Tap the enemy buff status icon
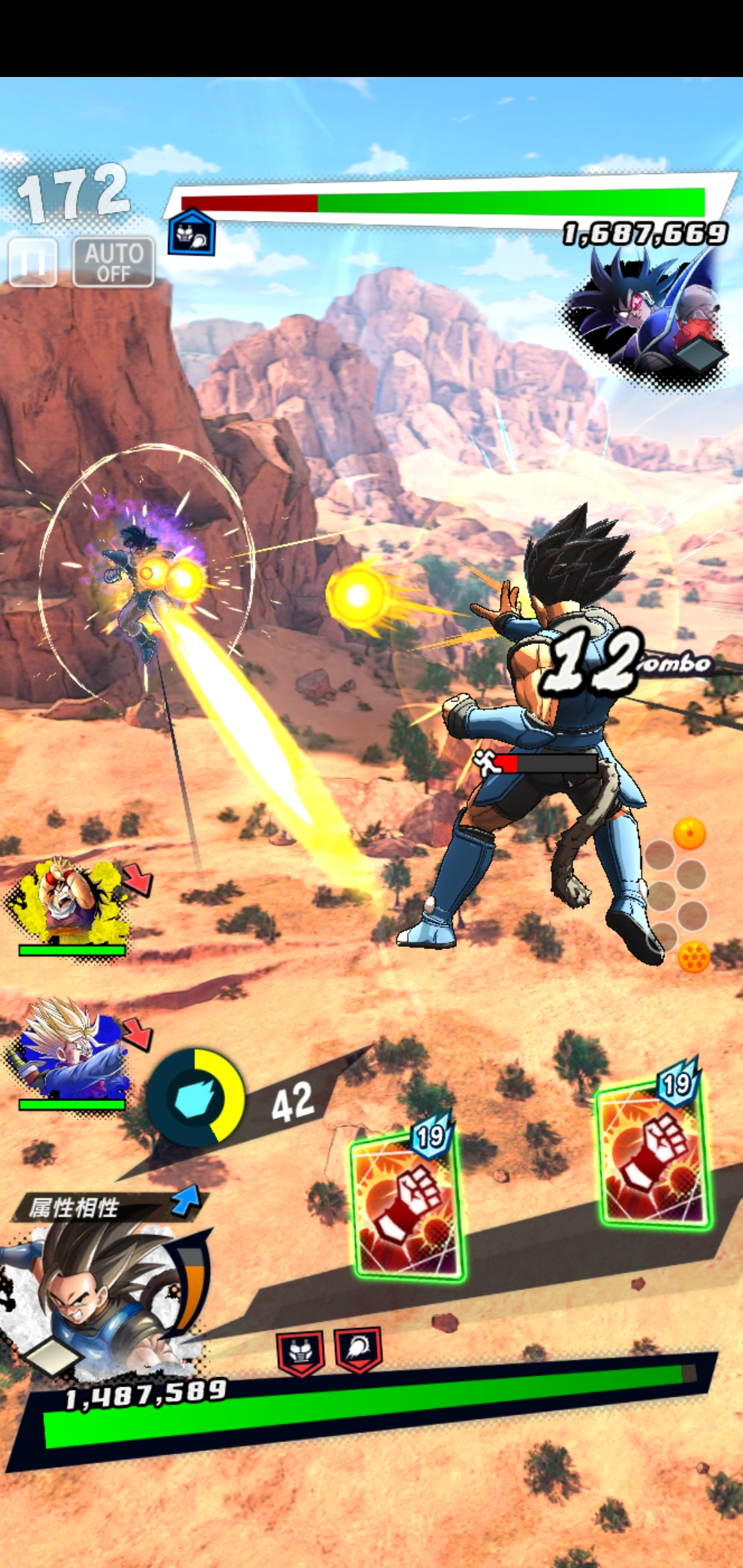 click(192, 232)
